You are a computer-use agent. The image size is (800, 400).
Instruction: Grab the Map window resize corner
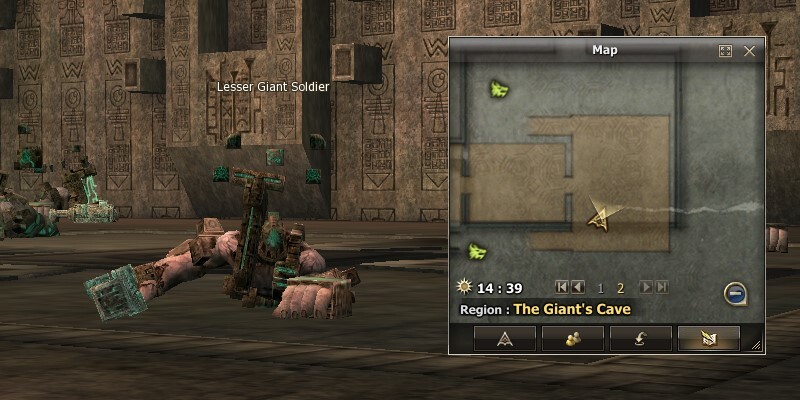click(x=756, y=345)
